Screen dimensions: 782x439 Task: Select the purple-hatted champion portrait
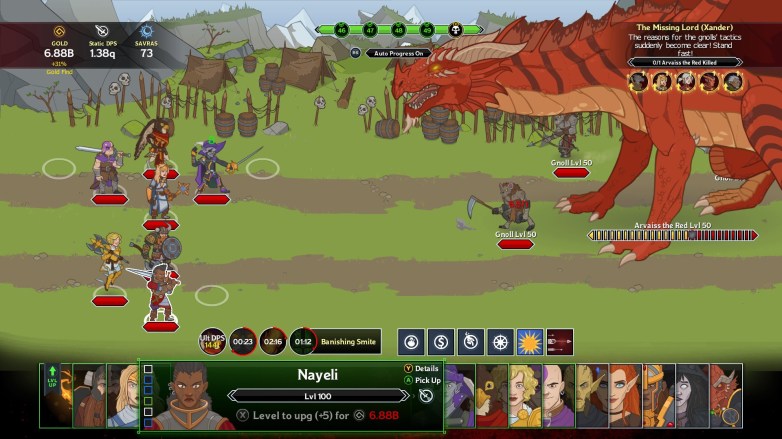(460, 395)
